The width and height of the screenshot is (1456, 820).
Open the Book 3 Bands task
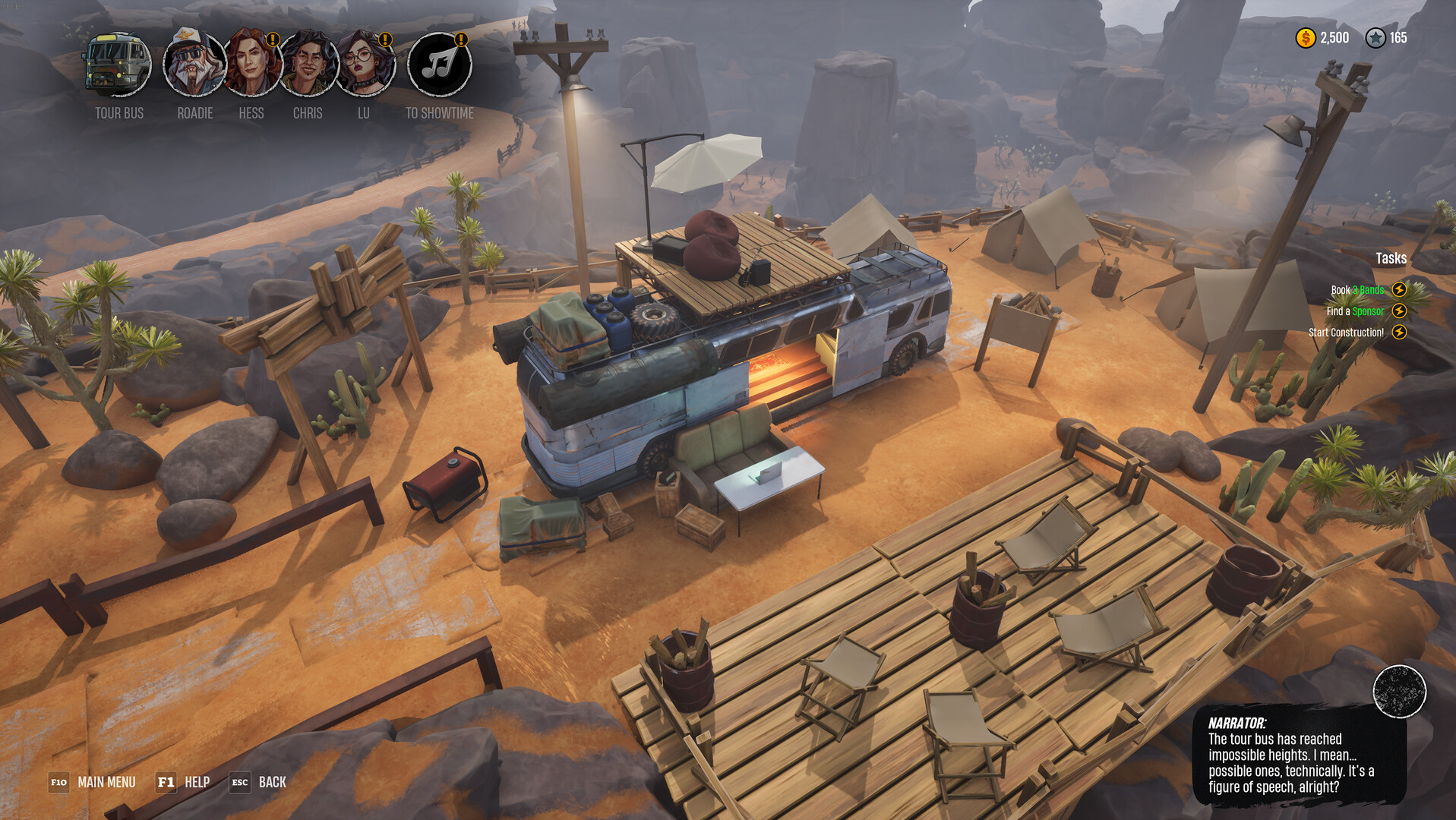1357,290
